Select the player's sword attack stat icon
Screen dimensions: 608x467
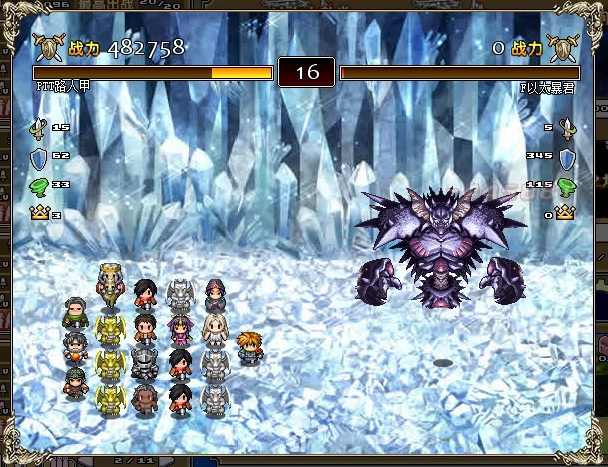[40, 128]
